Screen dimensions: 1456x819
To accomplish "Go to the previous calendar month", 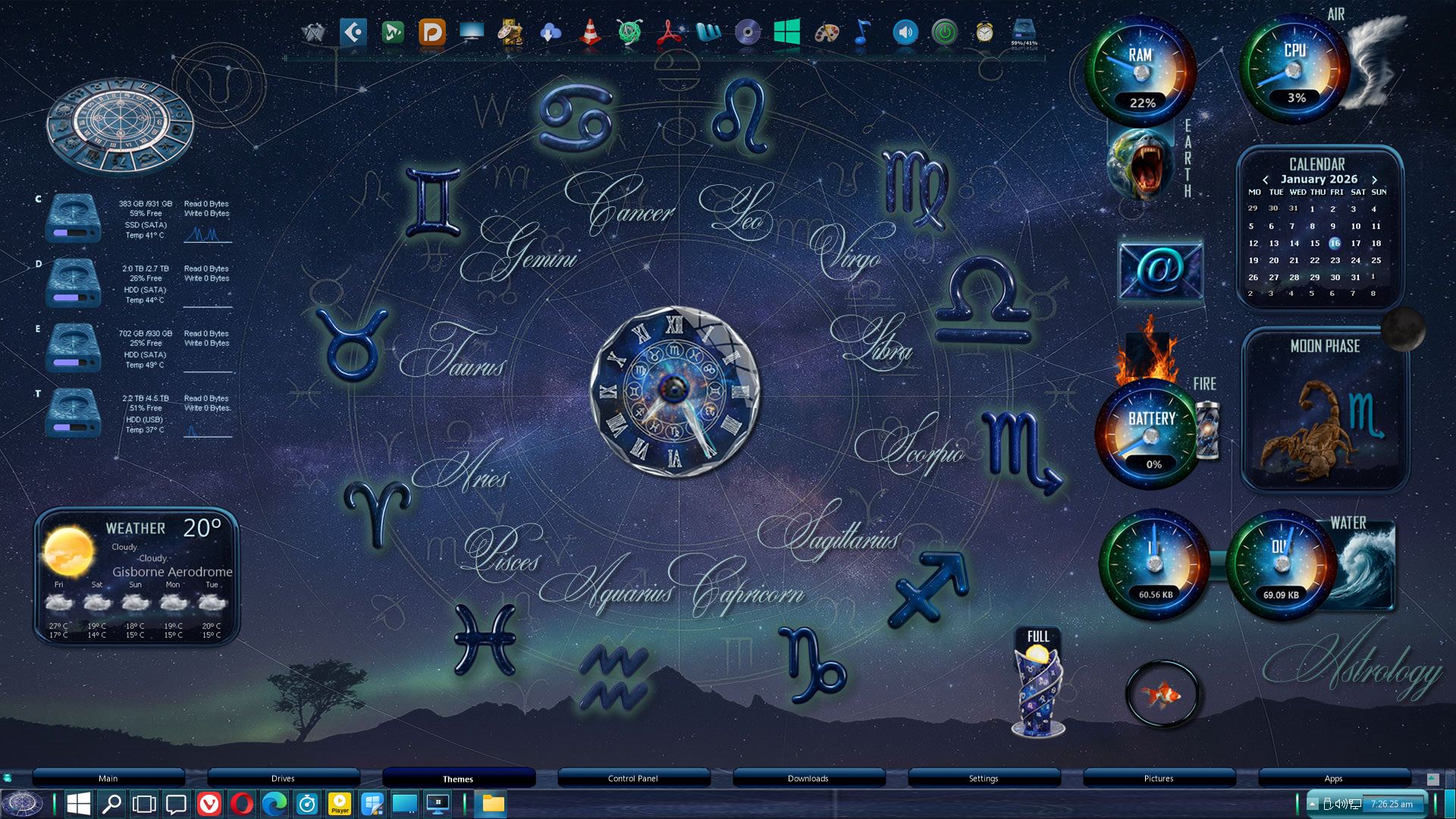I will click(1265, 180).
